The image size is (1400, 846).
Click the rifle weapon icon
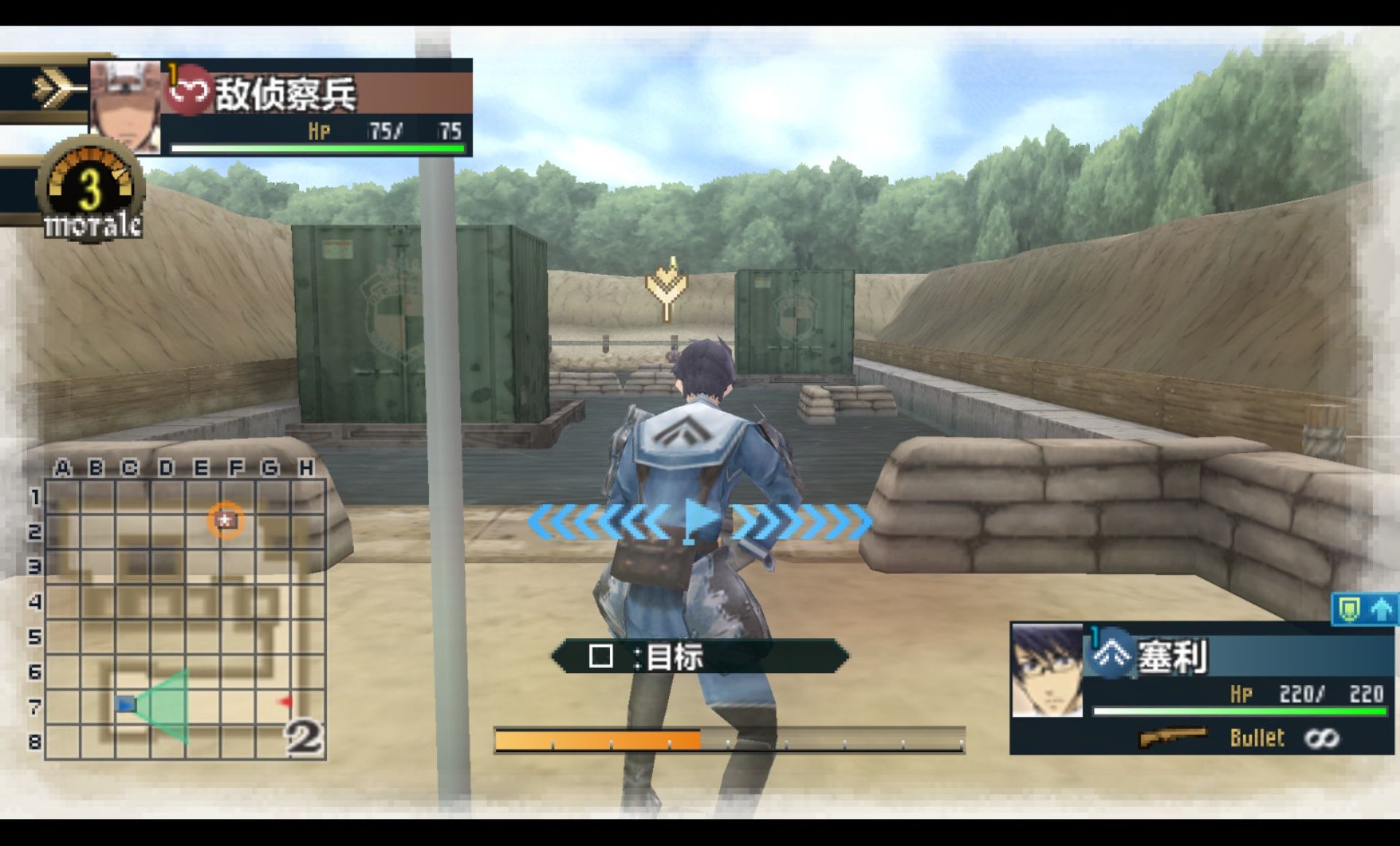coord(1172,738)
